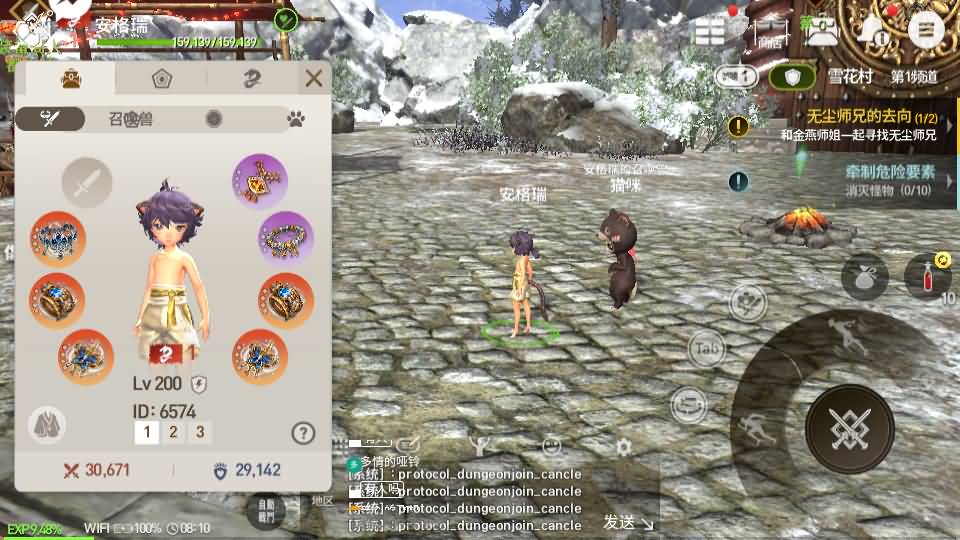
Task: Activate the Tab target switch button
Action: coord(706,348)
